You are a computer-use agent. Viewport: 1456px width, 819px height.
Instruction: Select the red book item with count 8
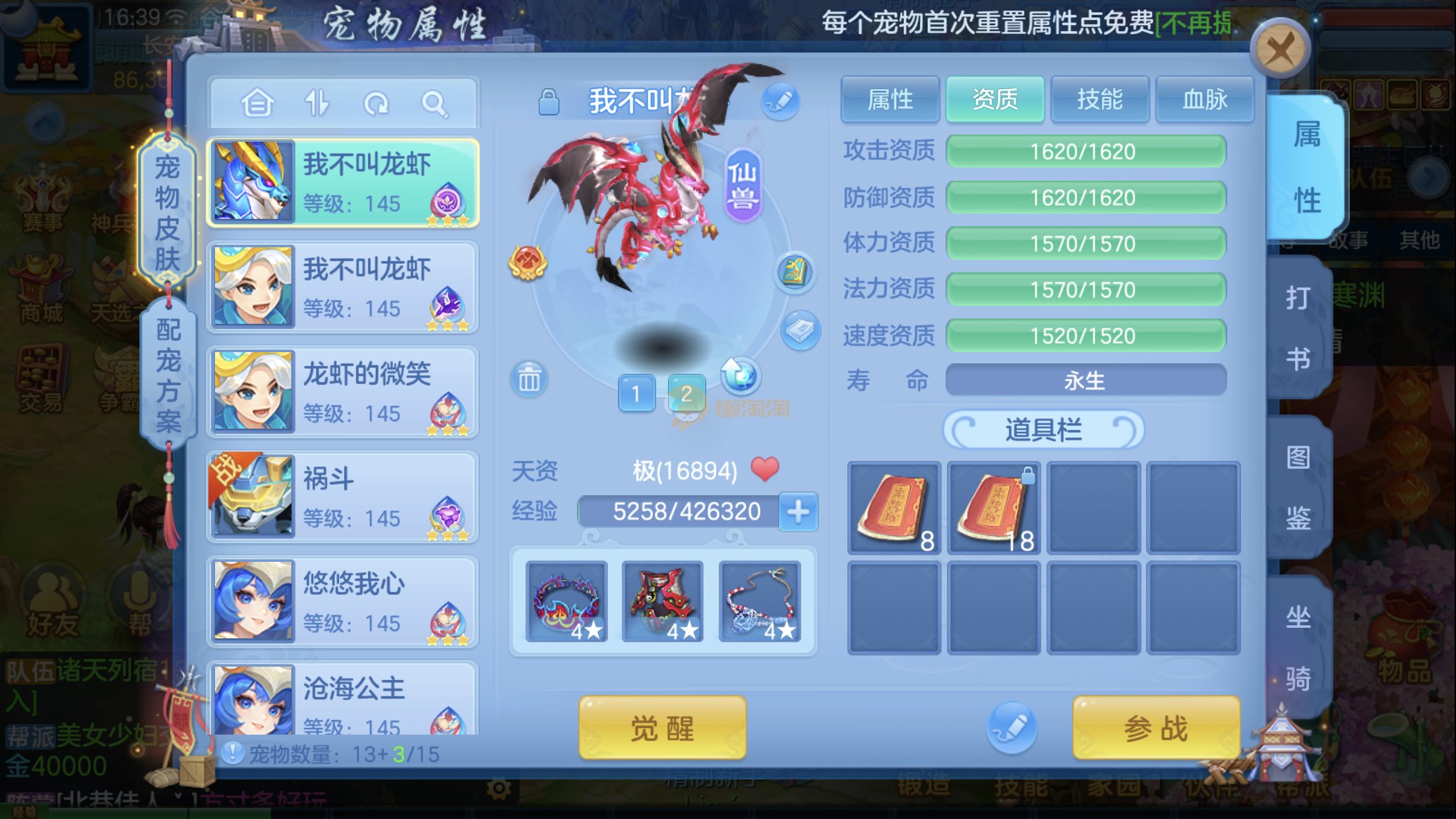(894, 508)
